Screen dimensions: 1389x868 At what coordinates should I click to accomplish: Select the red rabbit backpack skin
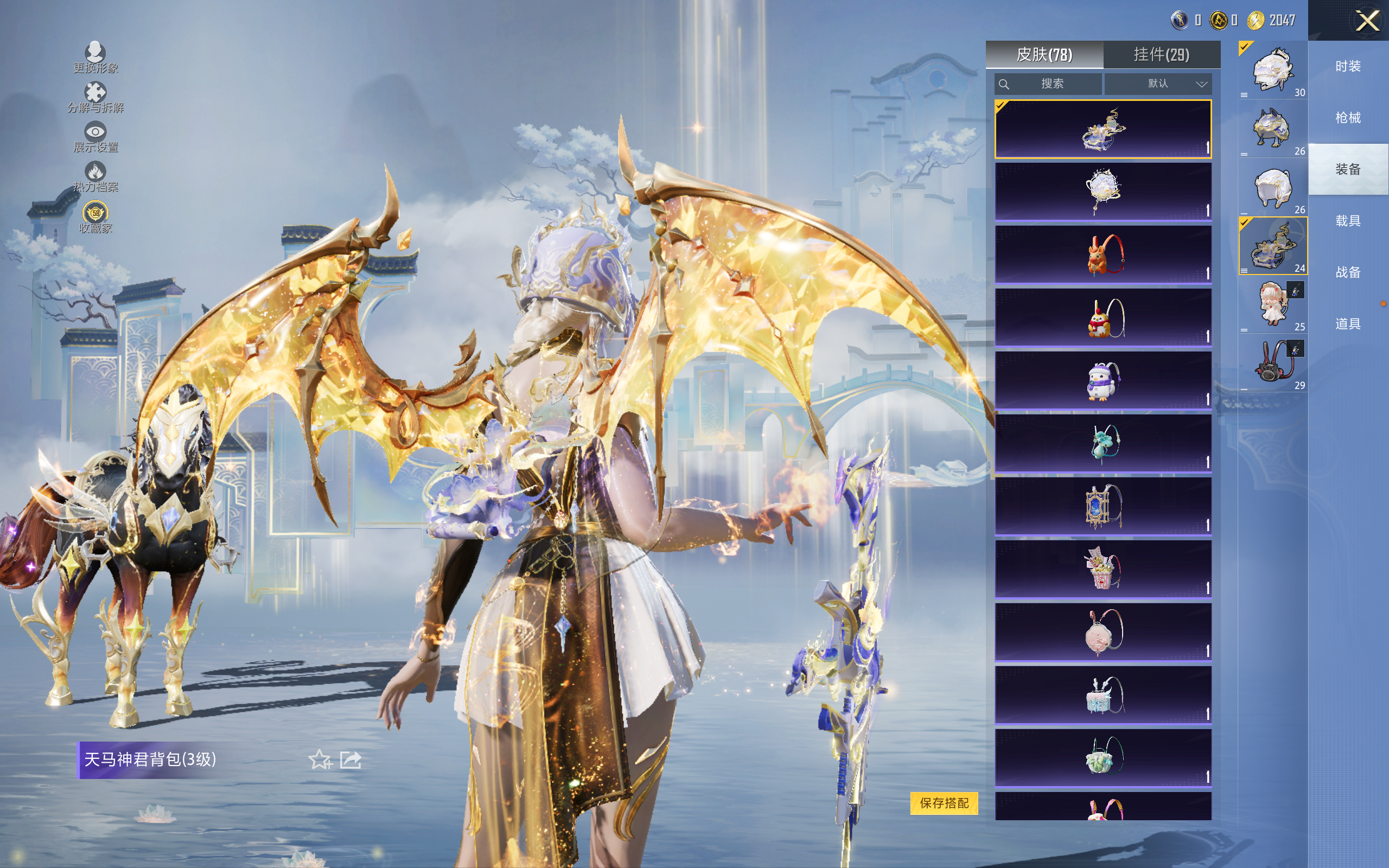click(1103, 254)
